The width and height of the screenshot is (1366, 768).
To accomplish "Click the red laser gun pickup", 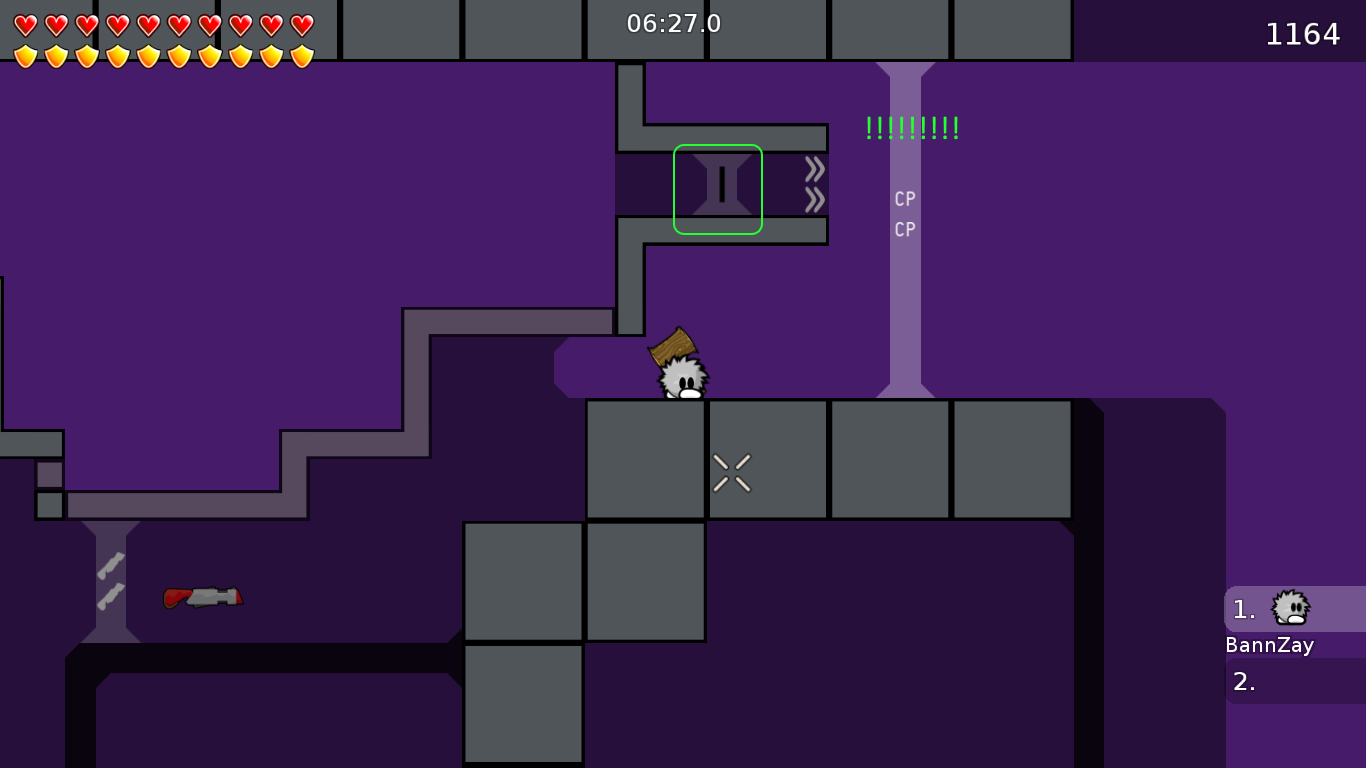I will [203, 597].
